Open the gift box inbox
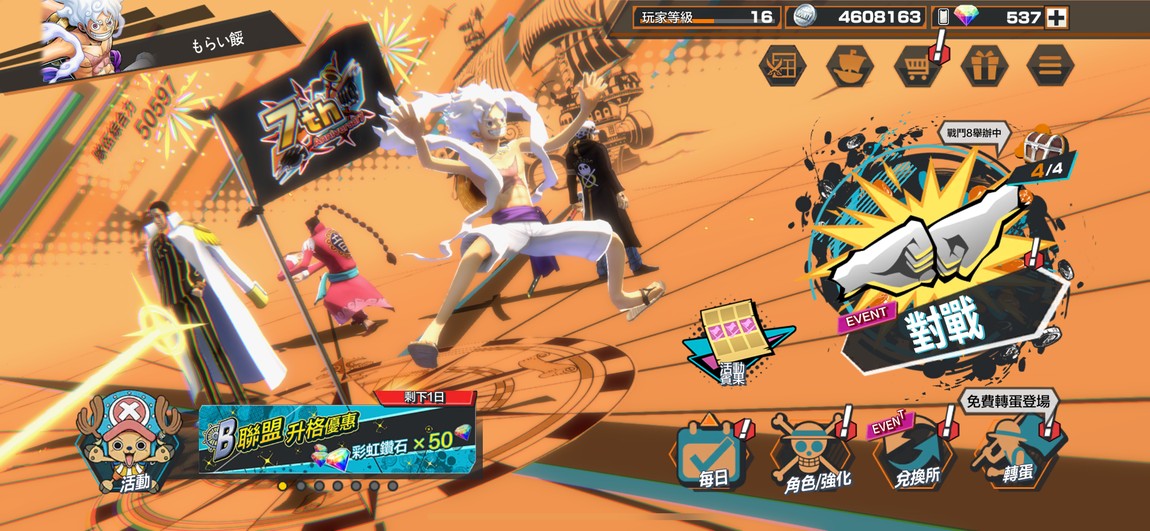The width and height of the screenshot is (1150, 531). pyautogui.click(x=983, y=66)
